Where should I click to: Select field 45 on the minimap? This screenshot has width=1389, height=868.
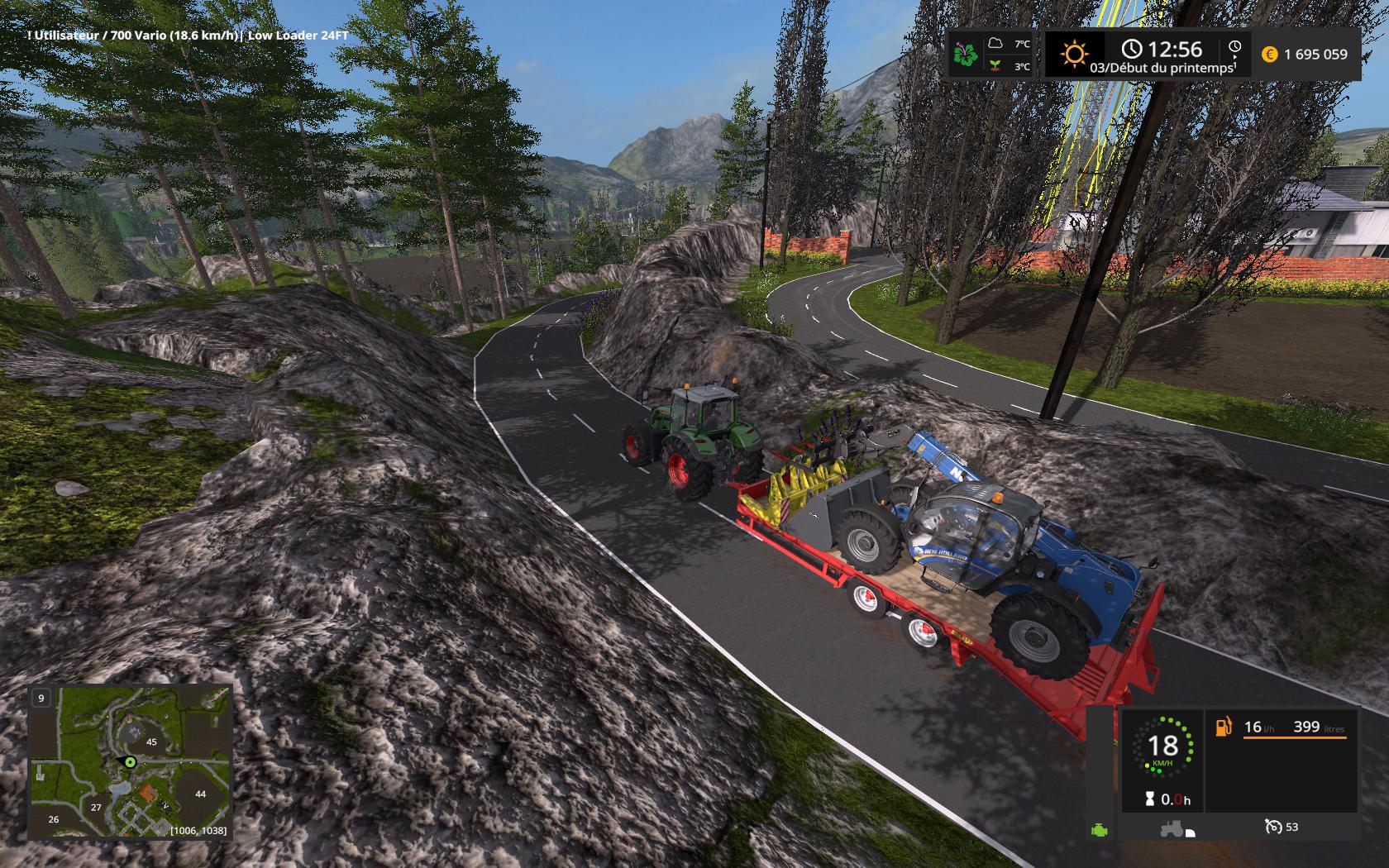point(151,742)
